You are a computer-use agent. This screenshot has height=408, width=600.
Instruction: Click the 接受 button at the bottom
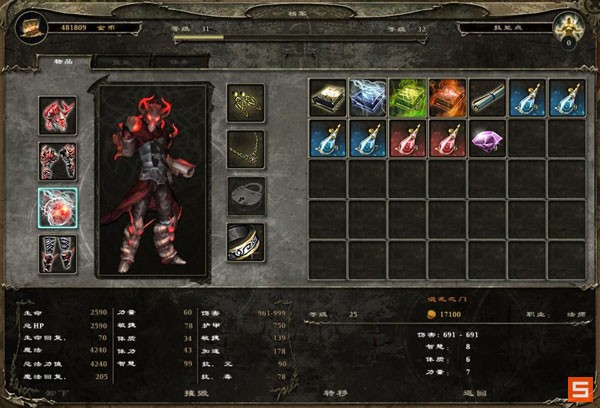pos(208,394)
